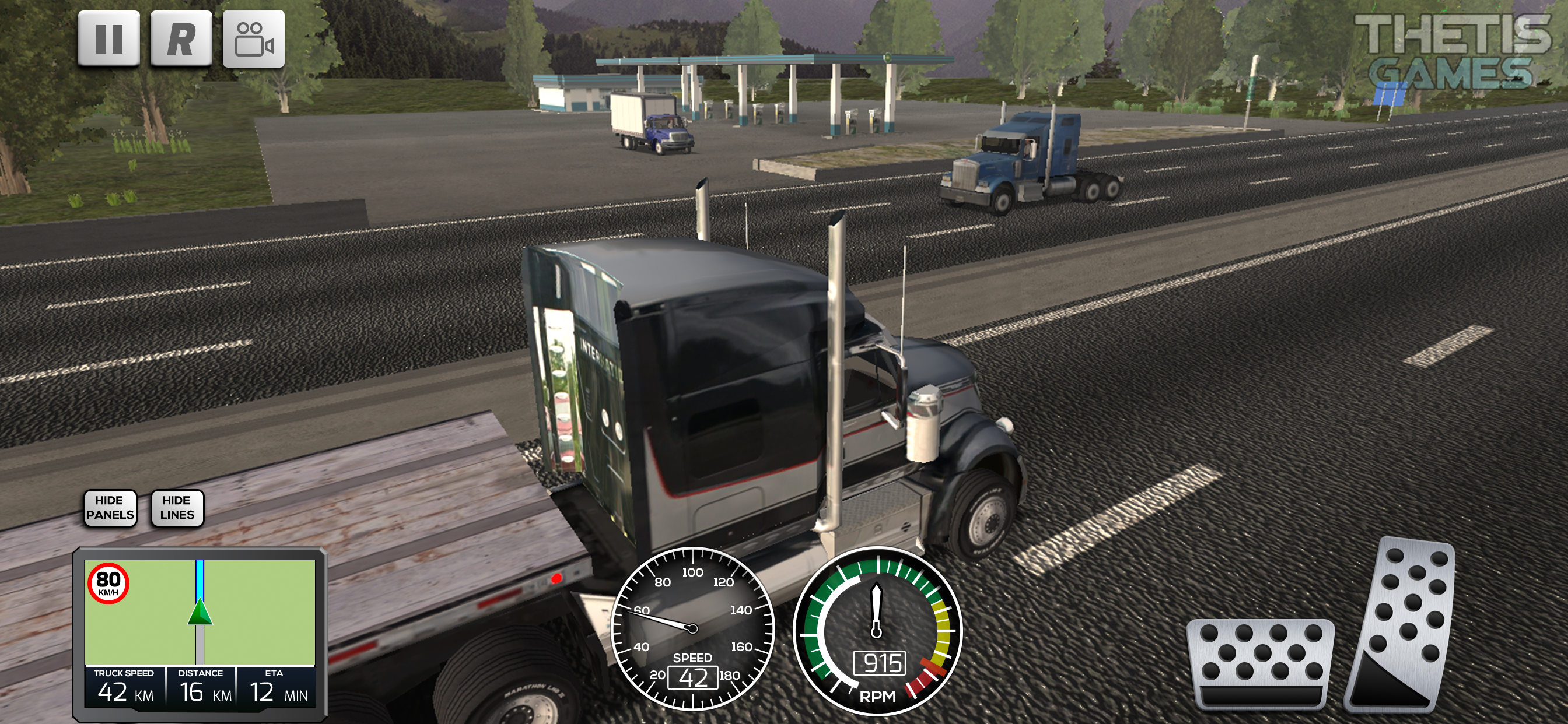Toggle Hide Lines button
Viewport: 1568px width, 724px height.
click(177, 507)
